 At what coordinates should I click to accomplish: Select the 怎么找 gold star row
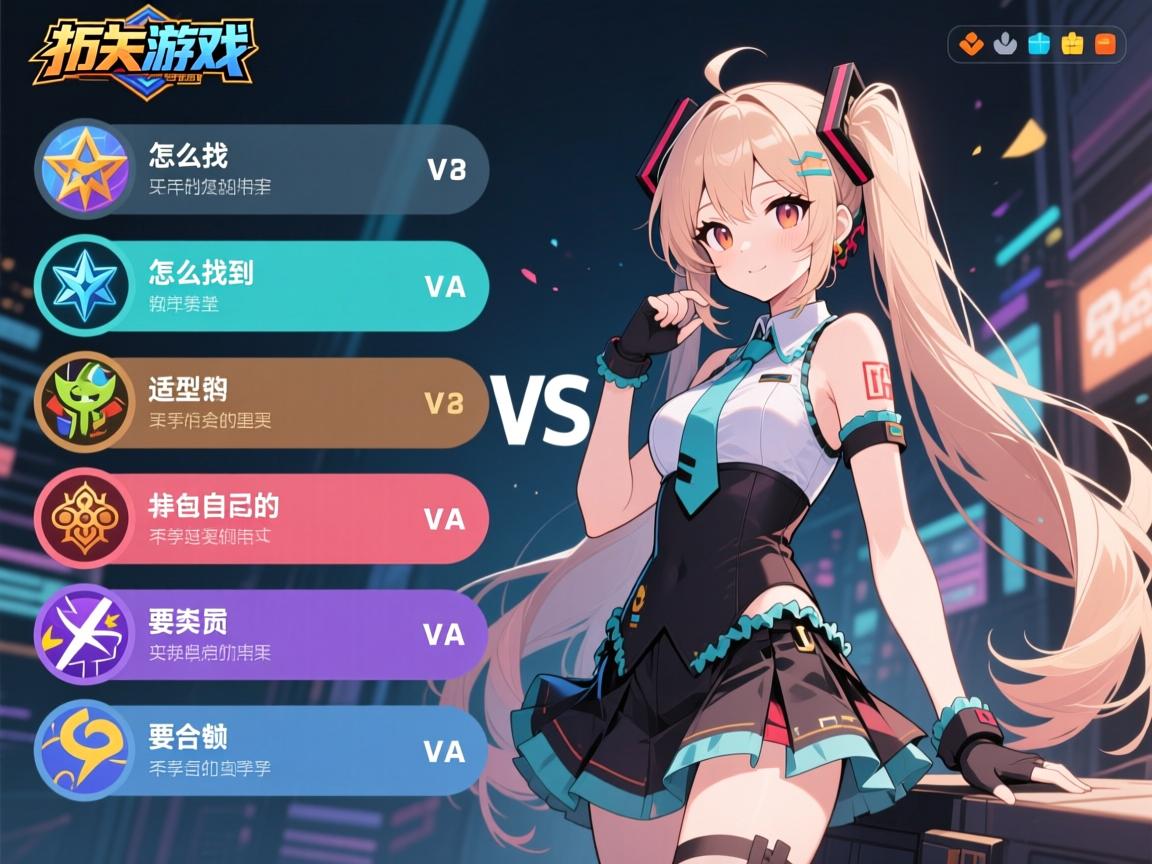pos(262,169)
